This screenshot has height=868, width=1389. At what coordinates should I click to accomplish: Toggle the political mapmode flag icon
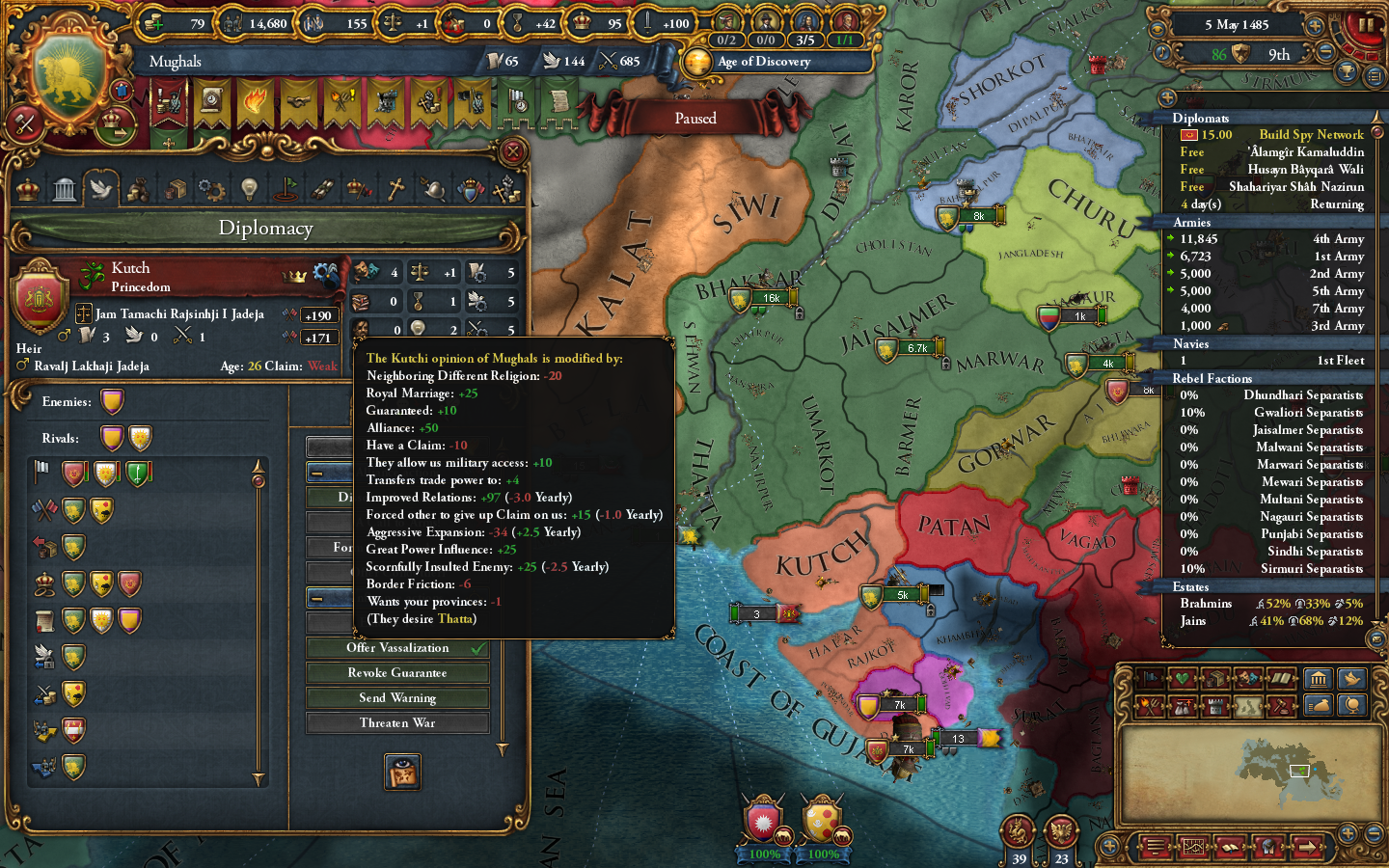(1149, 678)
